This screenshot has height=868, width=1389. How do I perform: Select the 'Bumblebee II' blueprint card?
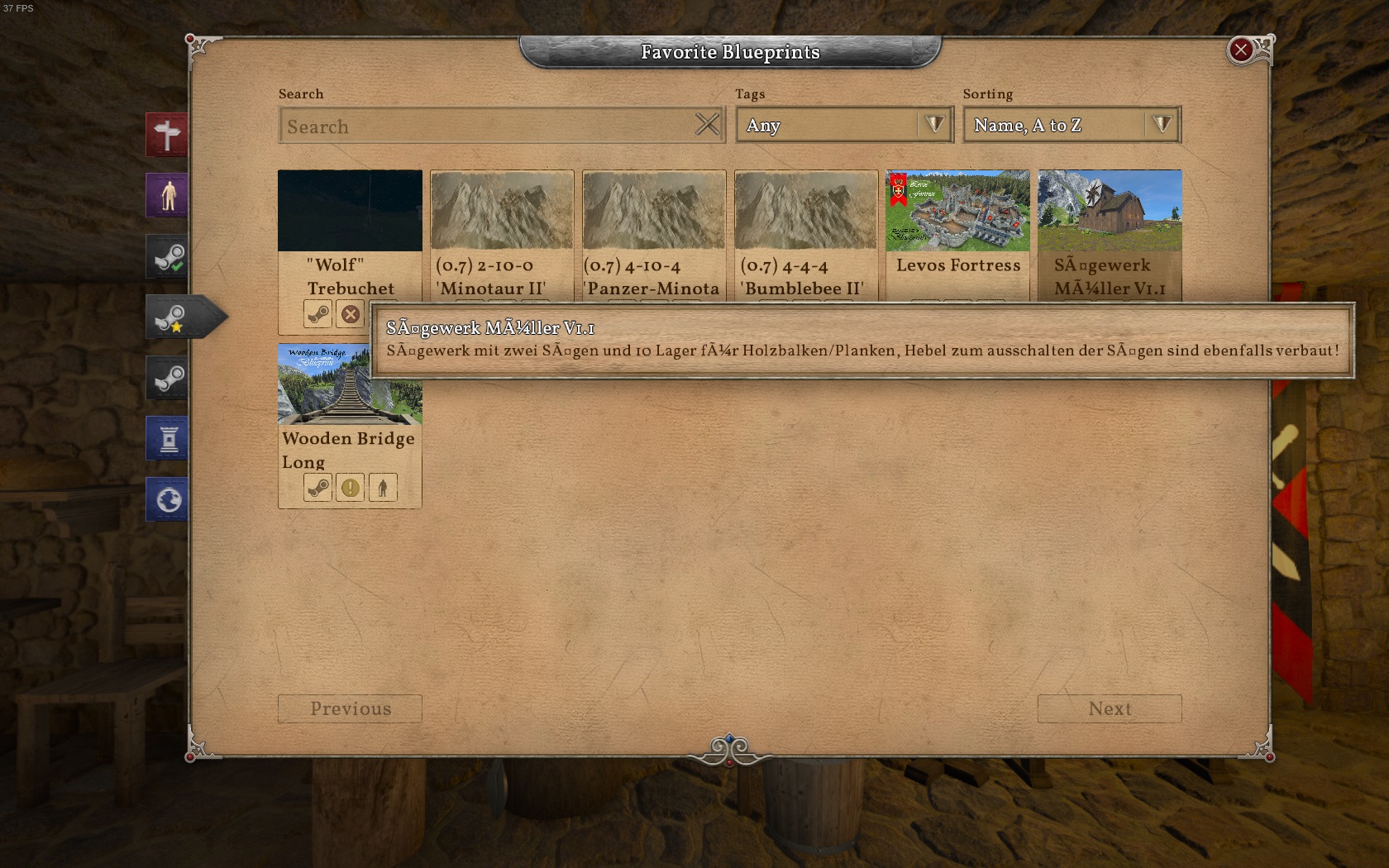[806, 212]
